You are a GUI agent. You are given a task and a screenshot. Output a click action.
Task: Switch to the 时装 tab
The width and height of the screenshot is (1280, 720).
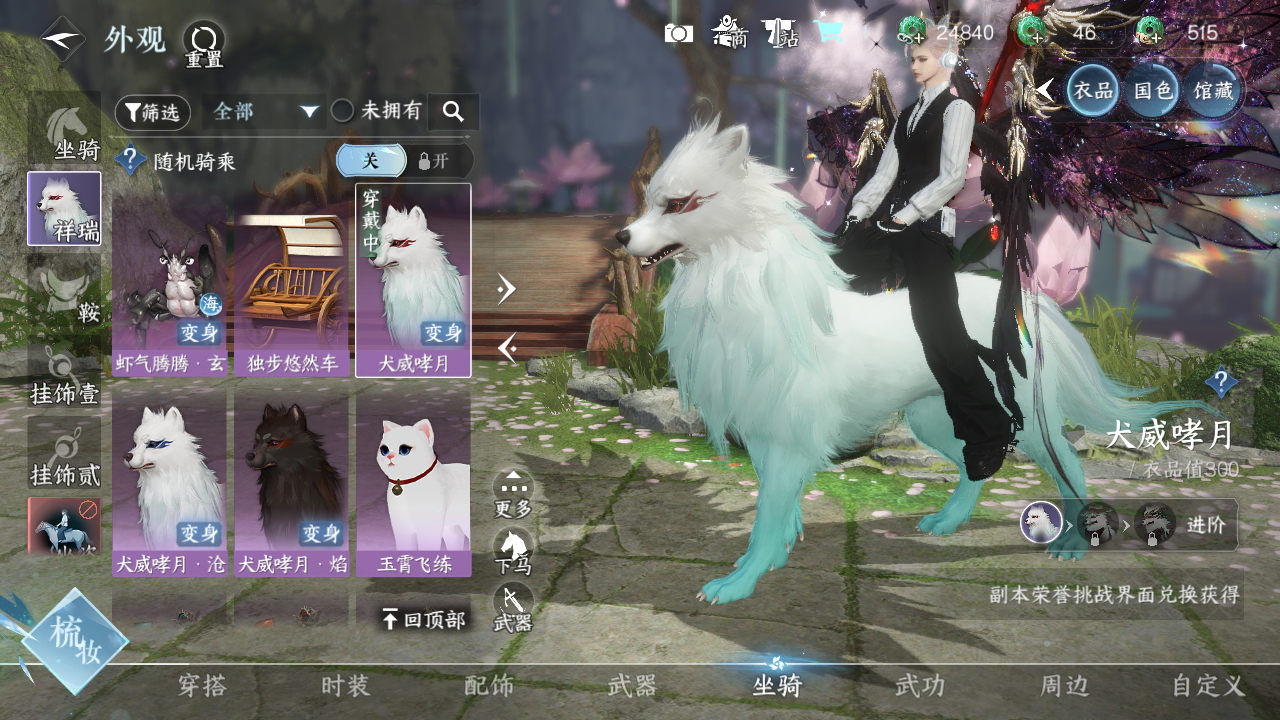pos(346,686)
